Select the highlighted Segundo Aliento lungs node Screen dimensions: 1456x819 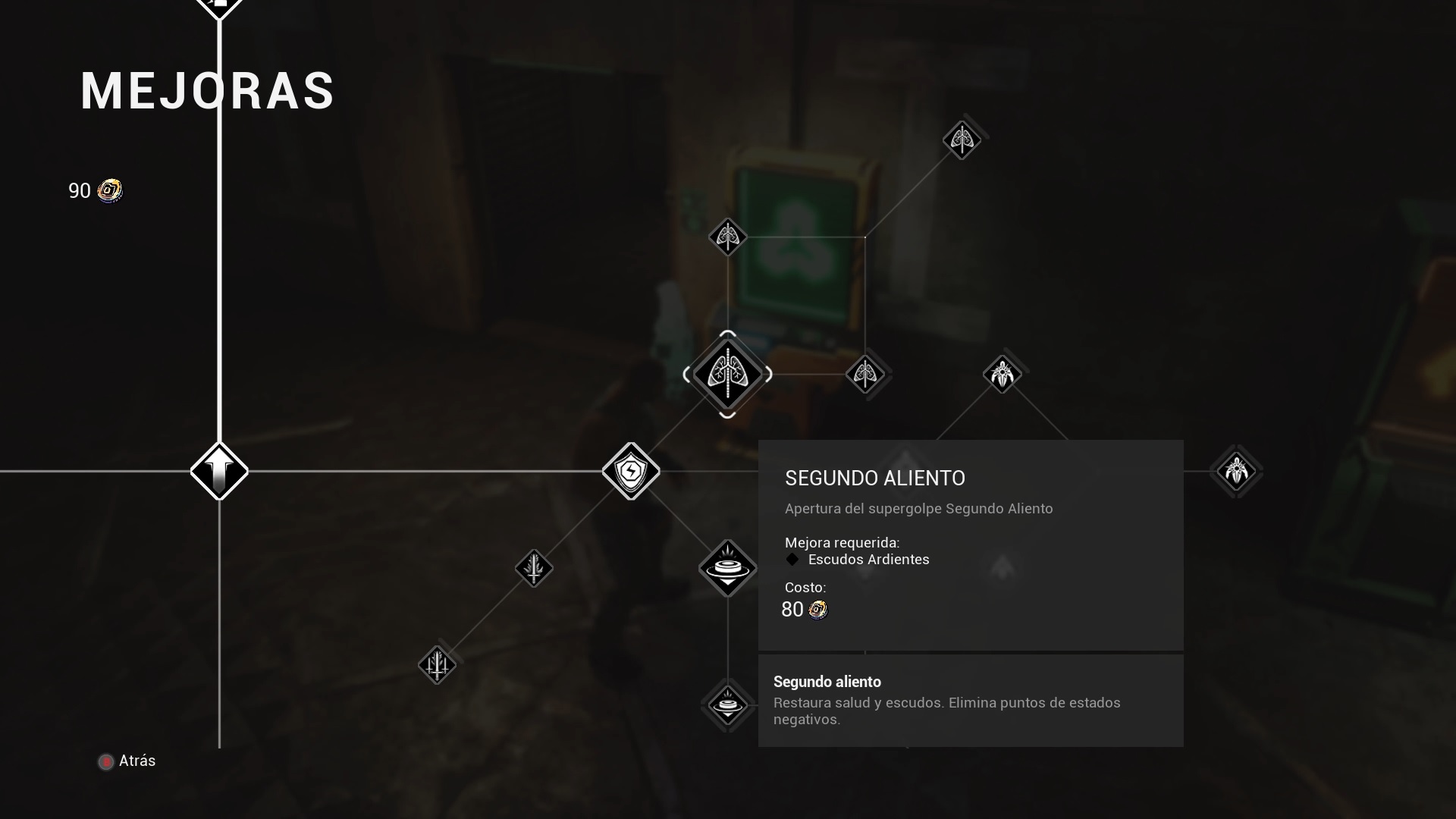coord(727,375)
